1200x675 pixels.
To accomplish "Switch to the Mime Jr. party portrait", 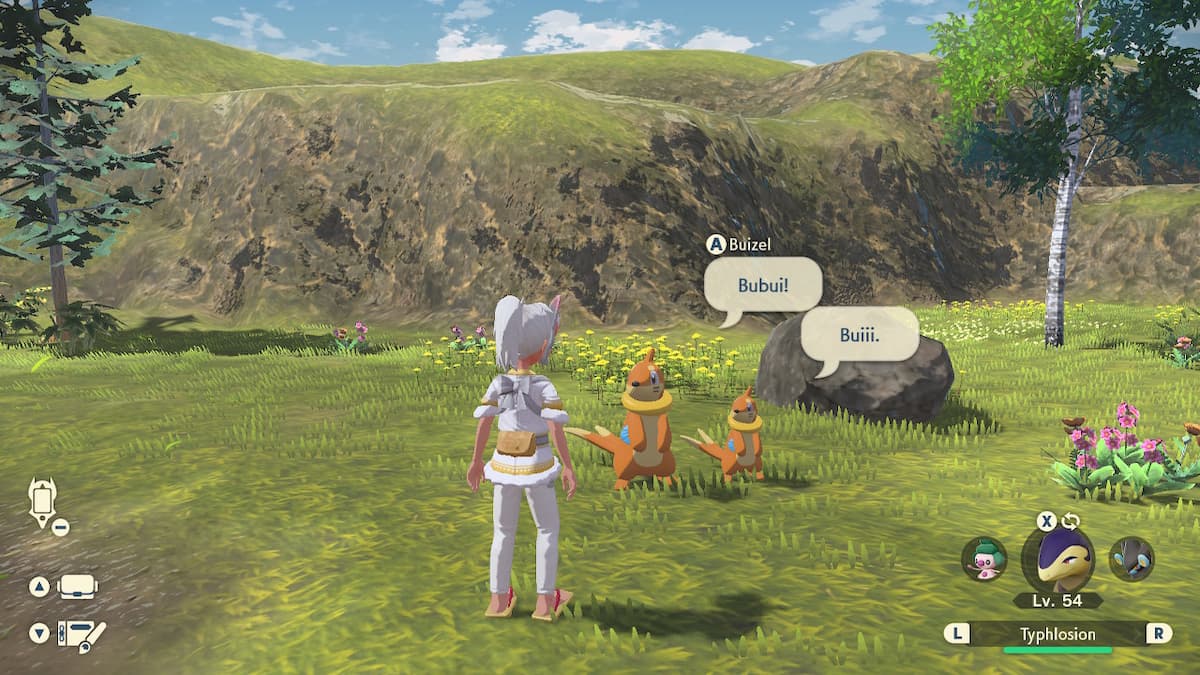I will (x=984, y=559).
